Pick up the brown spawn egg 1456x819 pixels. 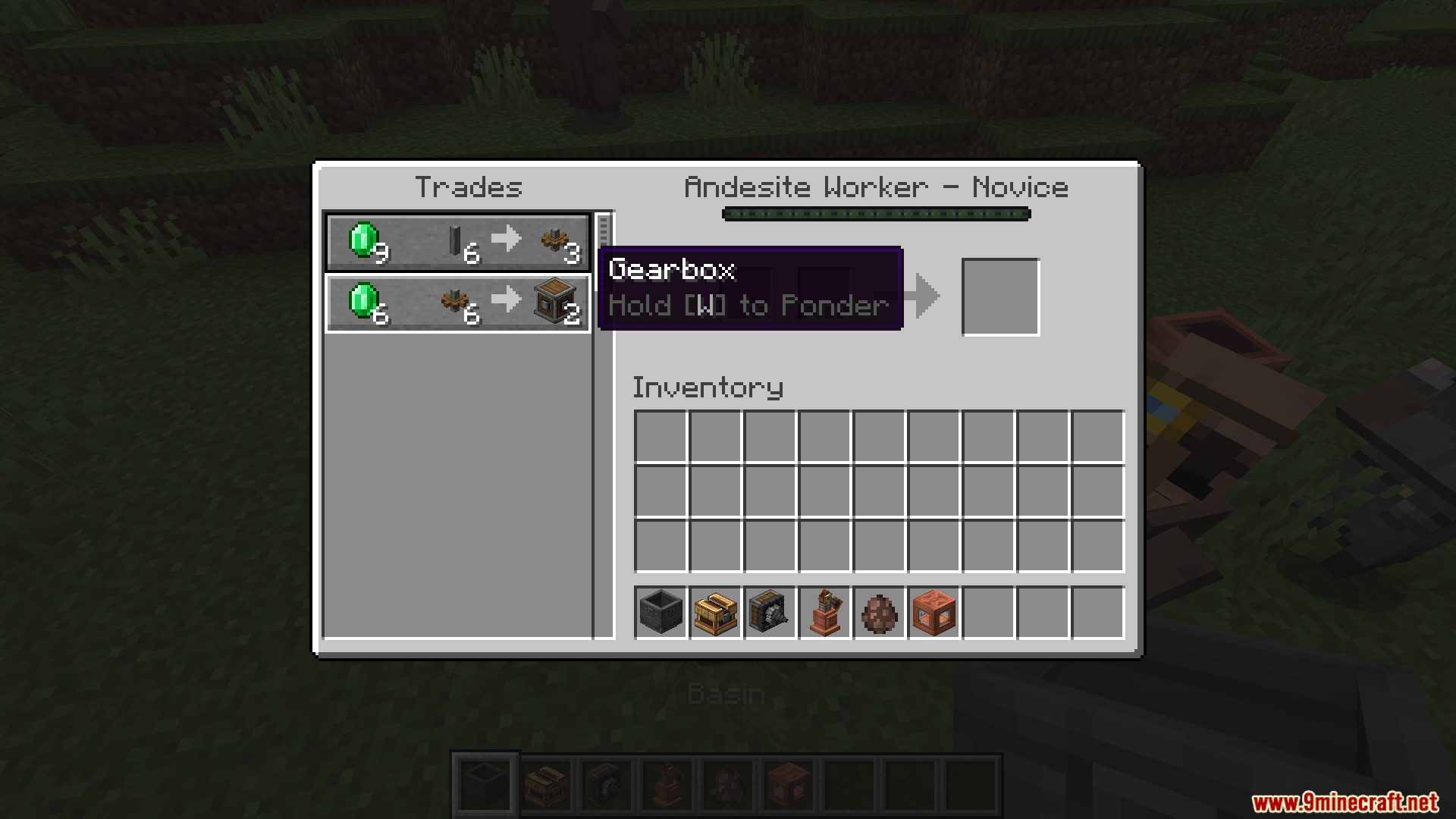[x=879, y=612]
